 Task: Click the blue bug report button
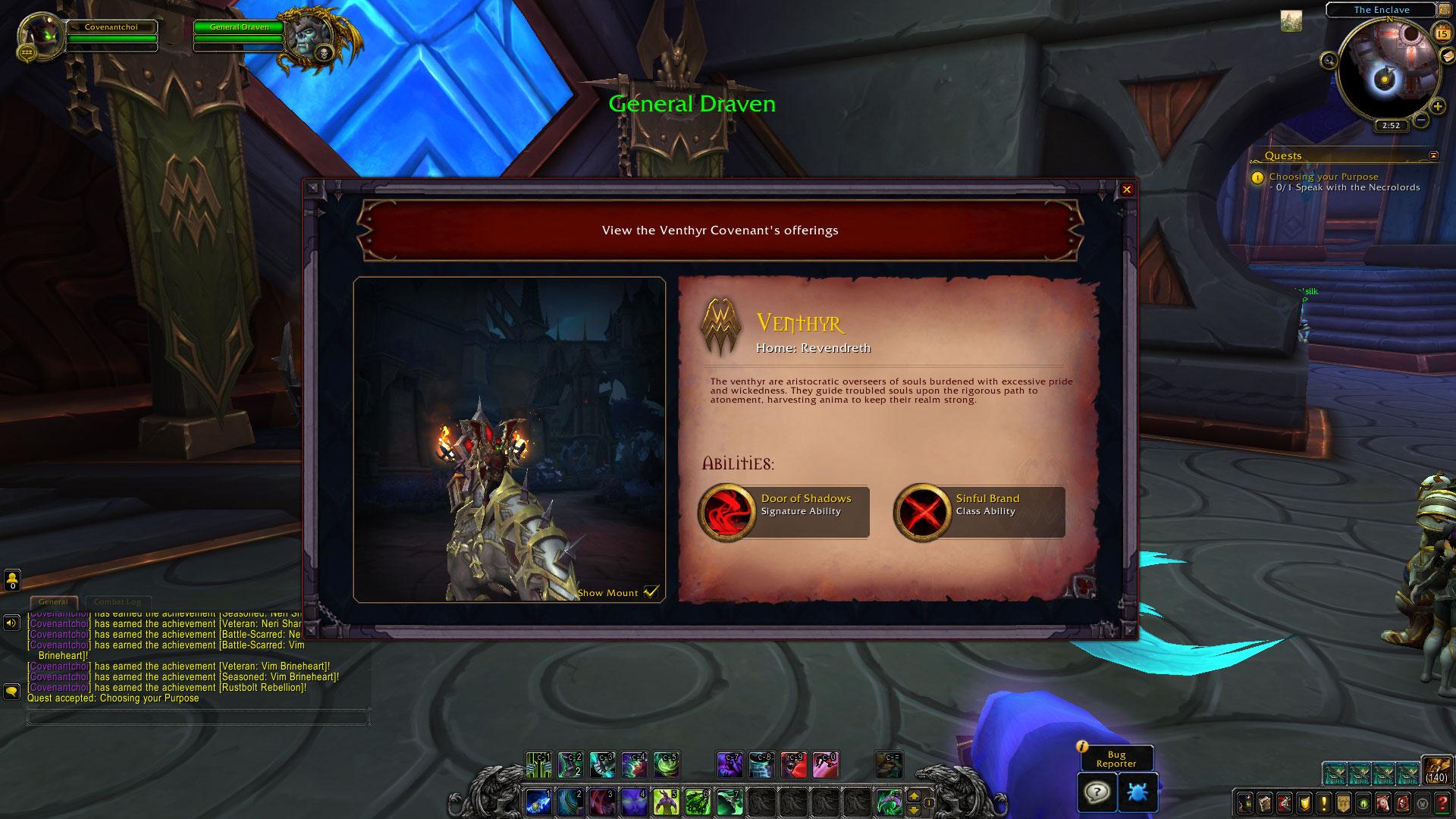pyautogui.click(x=1137, y=792)
